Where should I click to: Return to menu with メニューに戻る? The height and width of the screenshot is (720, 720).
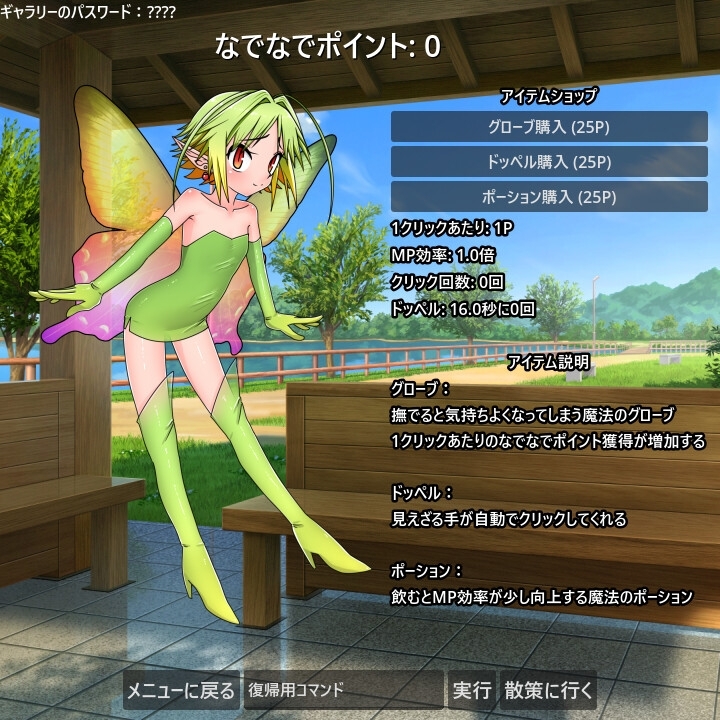click(181, 690)
